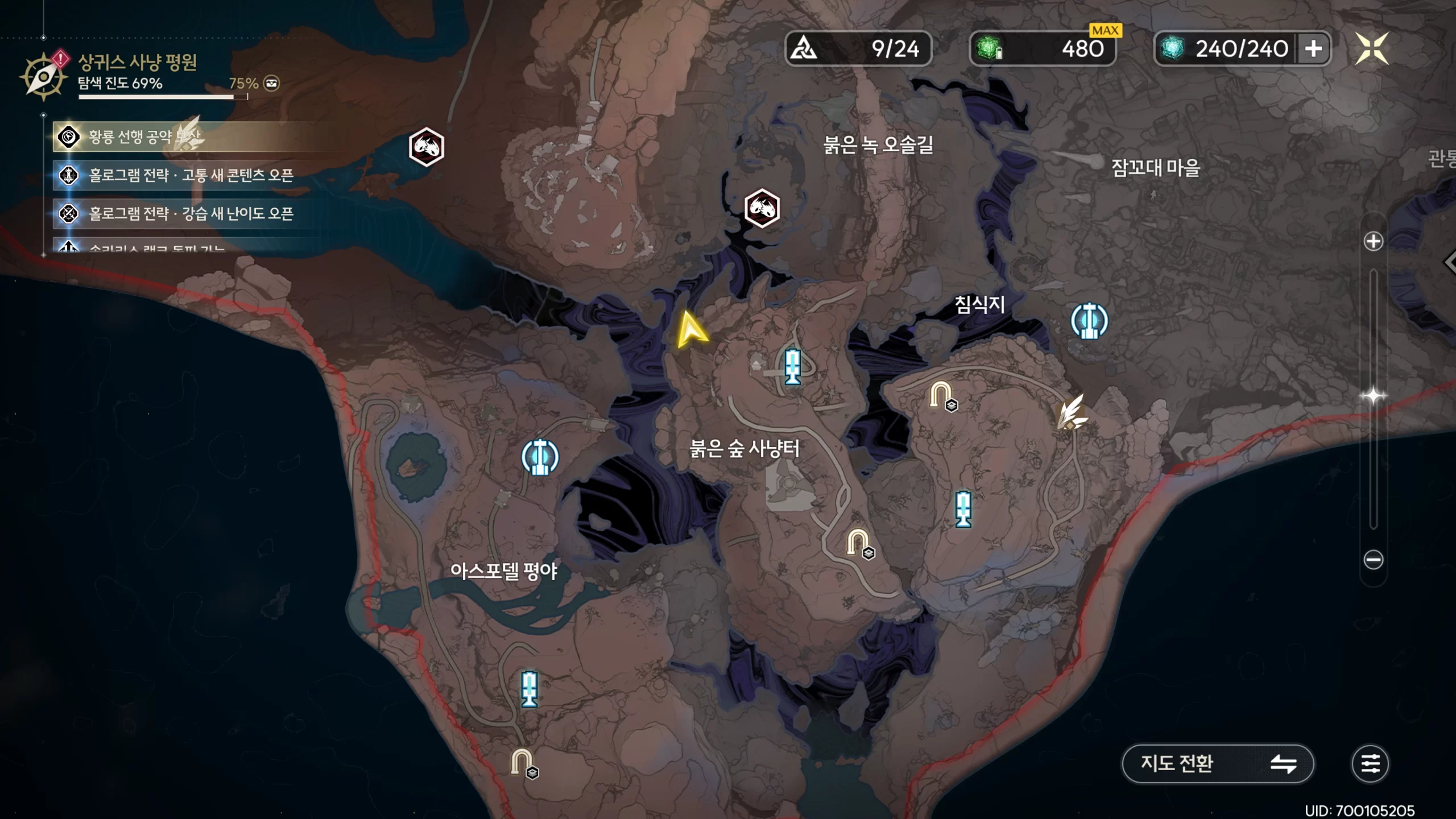This screenshot has width=1456, height=819.
Task: Switch maps using the 지도 전환 button
Action: tap(1217, 763)
